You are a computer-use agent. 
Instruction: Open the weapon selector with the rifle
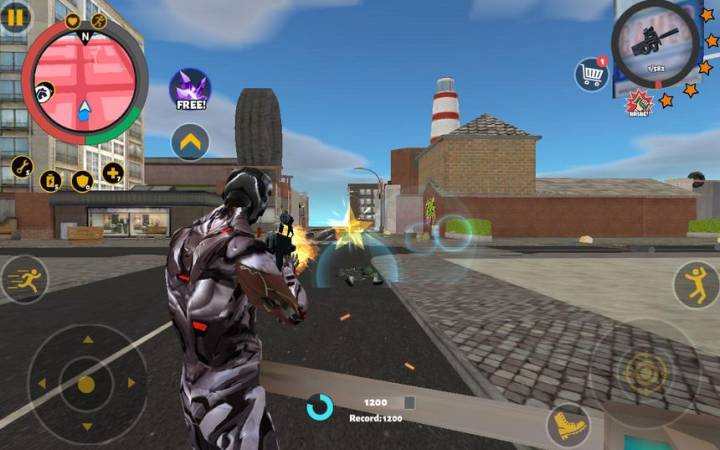pos(655,43)
